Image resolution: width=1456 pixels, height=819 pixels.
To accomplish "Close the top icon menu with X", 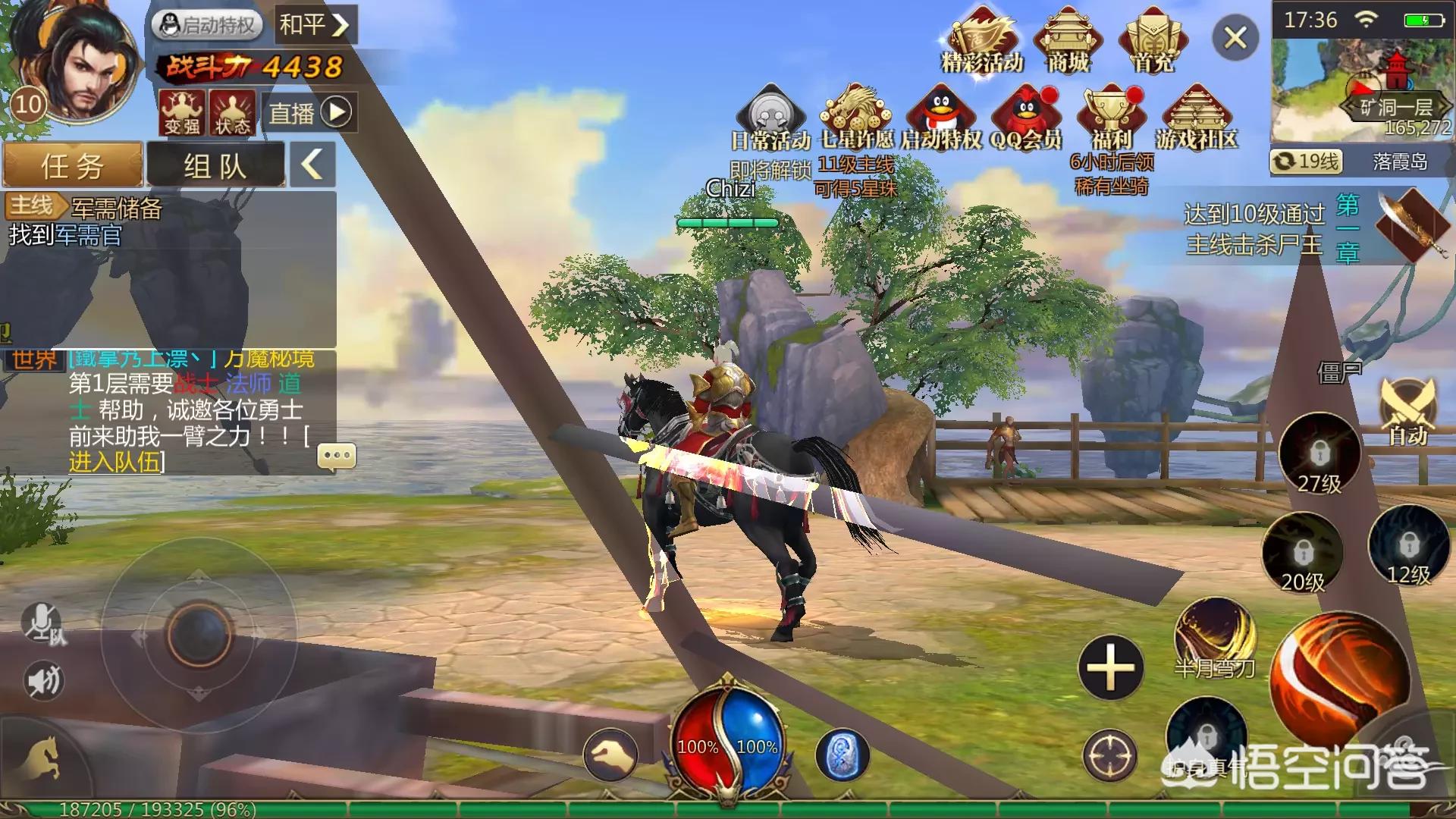I will 1235,37.
